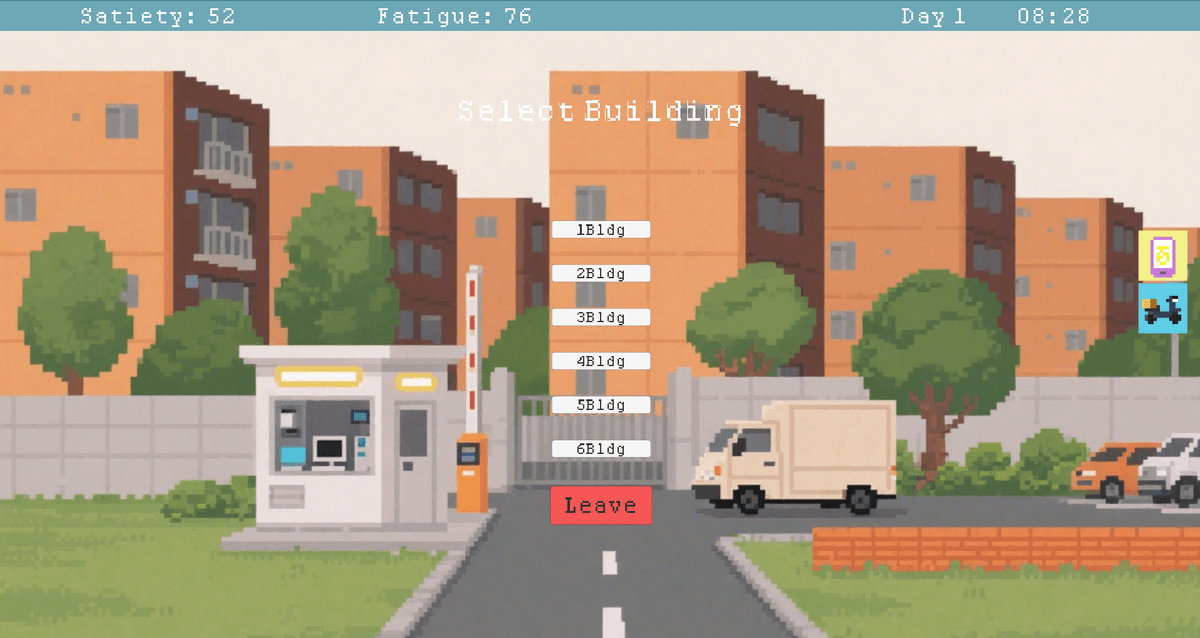Open the yellow phone icon
This screenshot has width=1200, height=638.
point(1162,255)
